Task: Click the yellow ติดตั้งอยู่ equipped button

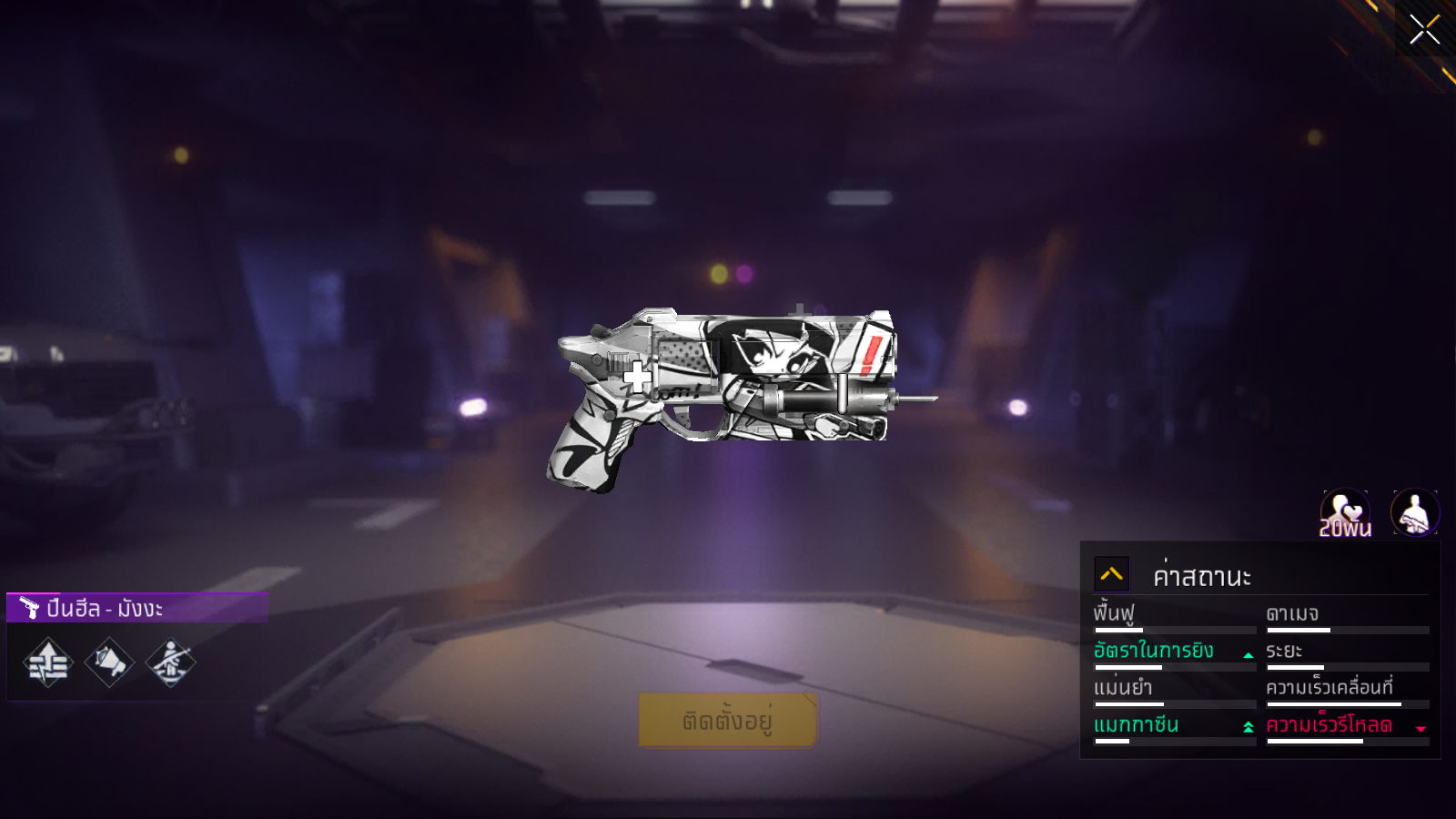Action: [727, 721]
